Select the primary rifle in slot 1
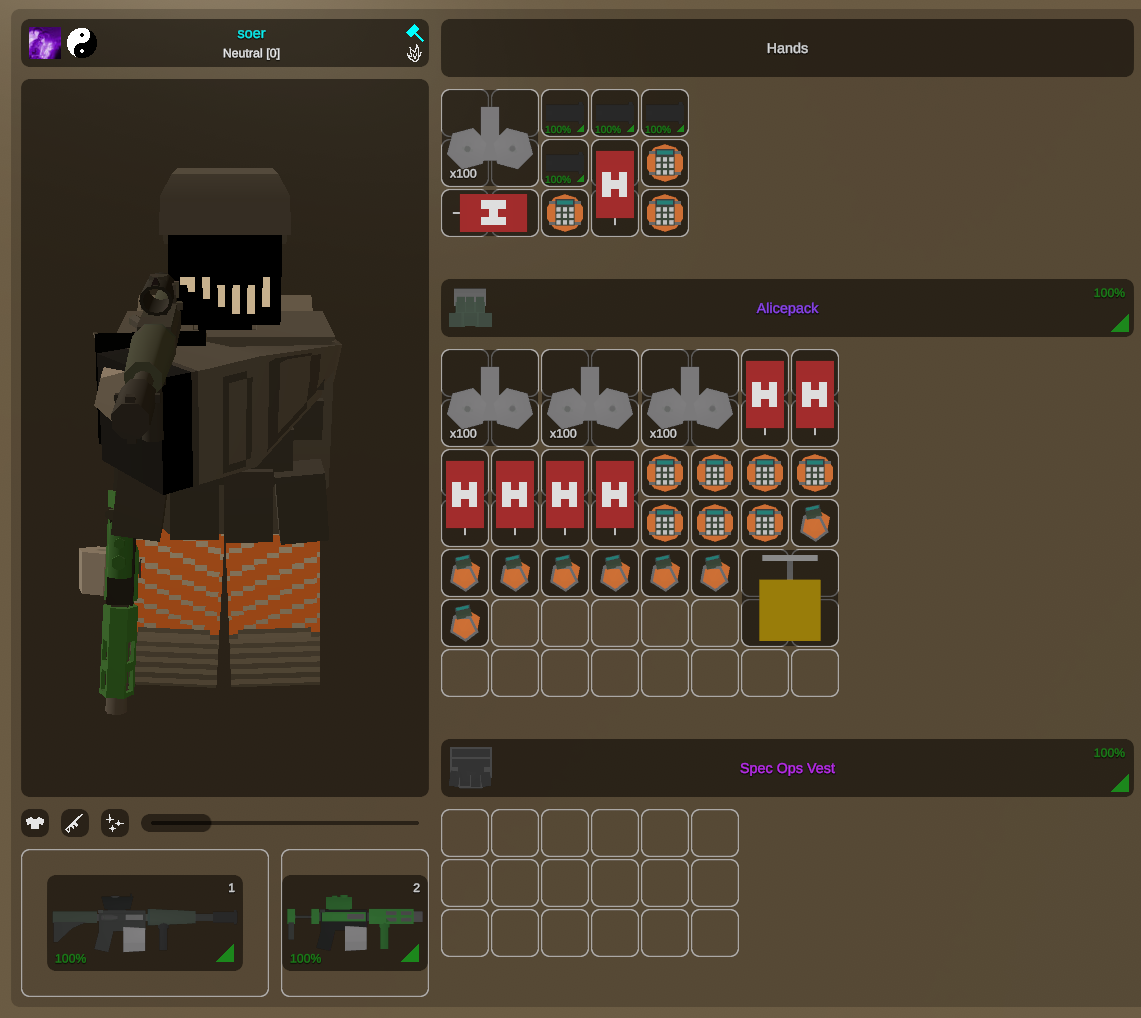The width and height of the screenshot is (1141, 1018). pyautogui.click(x=145, y=923)
